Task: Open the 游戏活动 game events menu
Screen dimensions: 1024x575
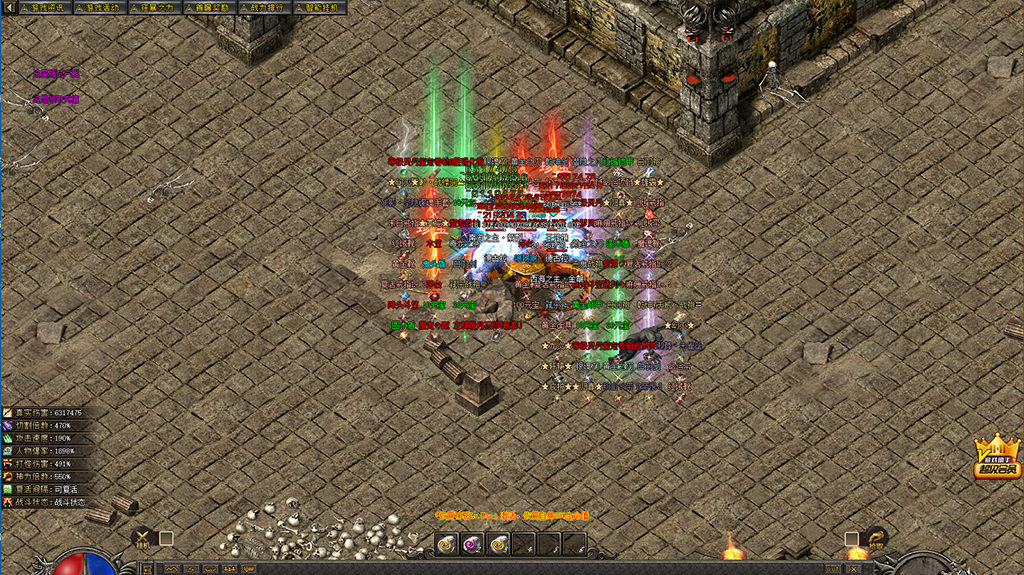Action: pyautogui.click(x=97, y=7)
